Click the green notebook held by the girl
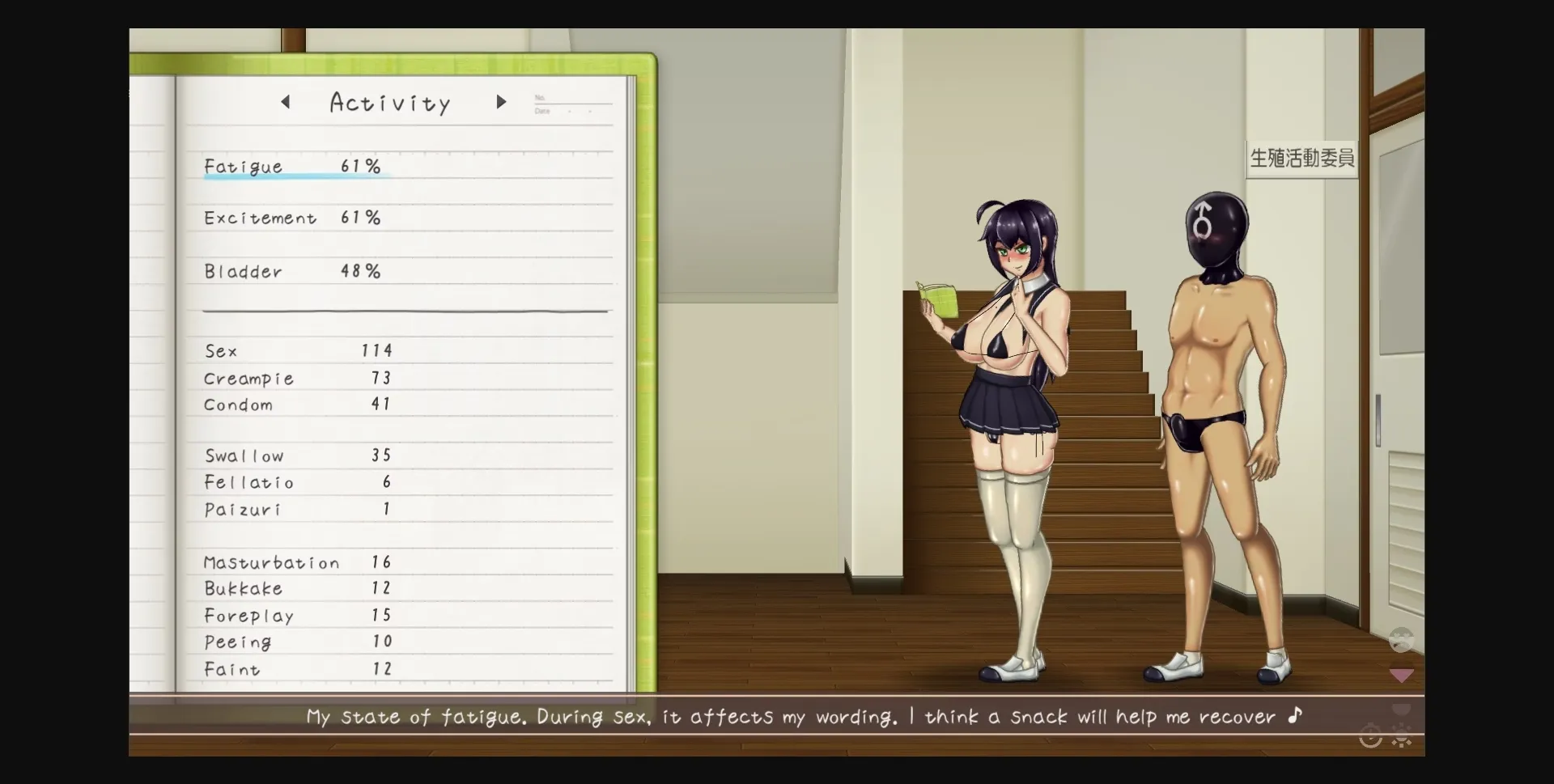Screen dimensions: 1554x784 (x=939, y=300)
